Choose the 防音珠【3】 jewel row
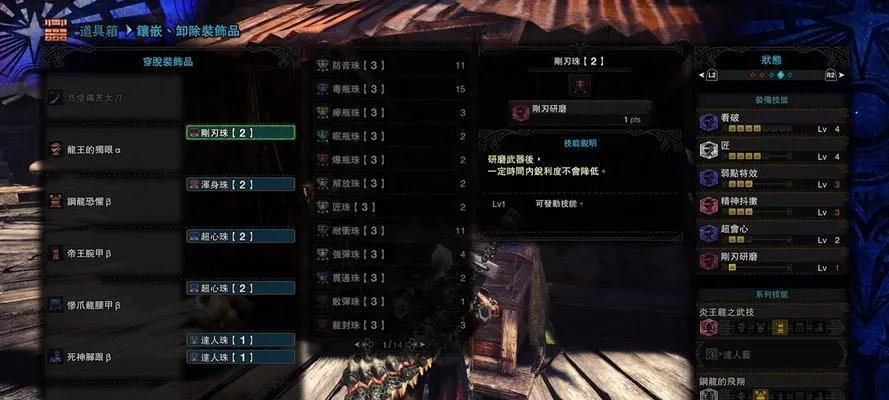The width and height of the screenshot is (889, 400). (391, 65)
